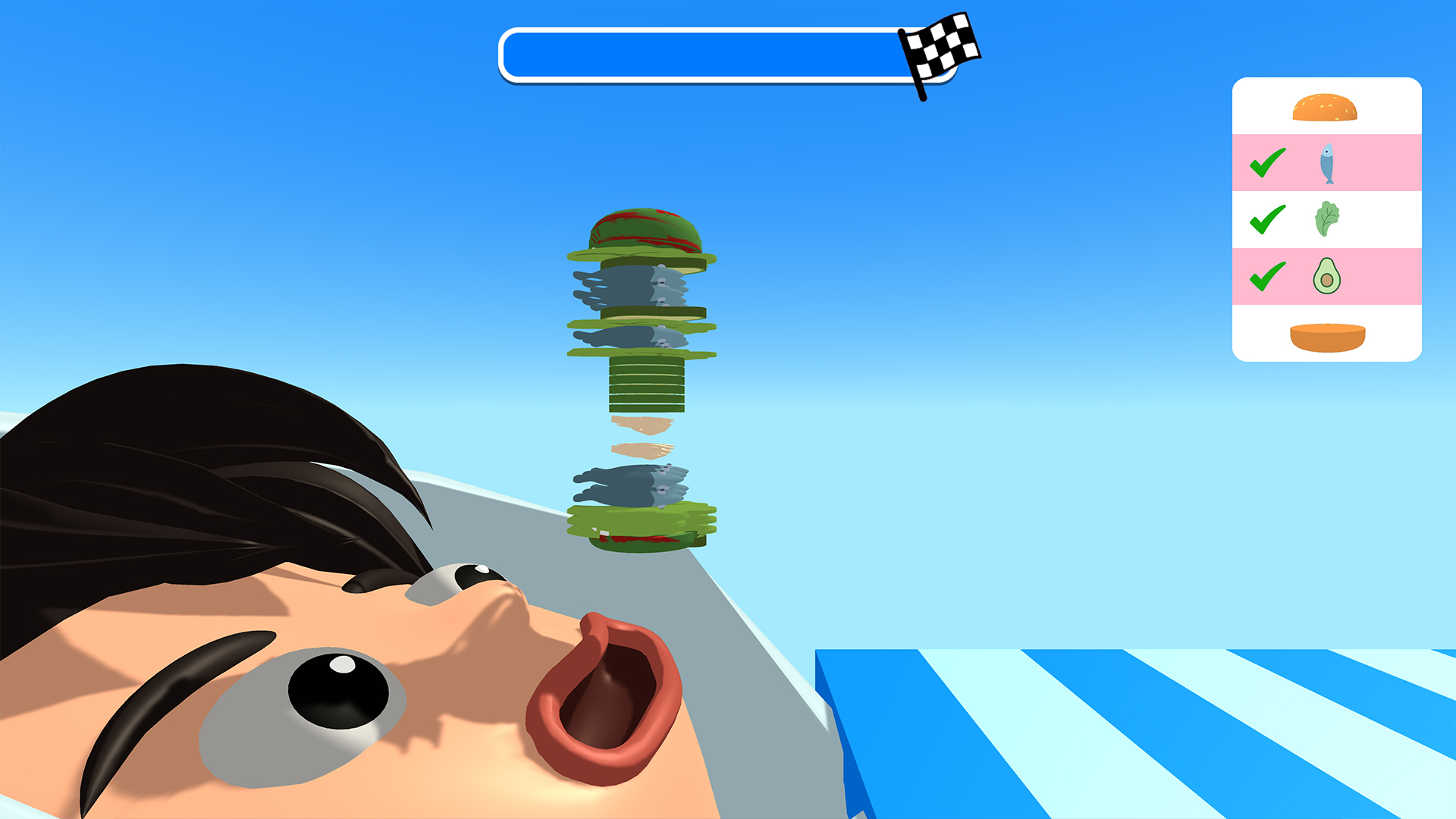Expand the ingredient checklist panel
The width and height of the screenshot is (1456, 819).
pyautogui.click(x=1326, y=220)
